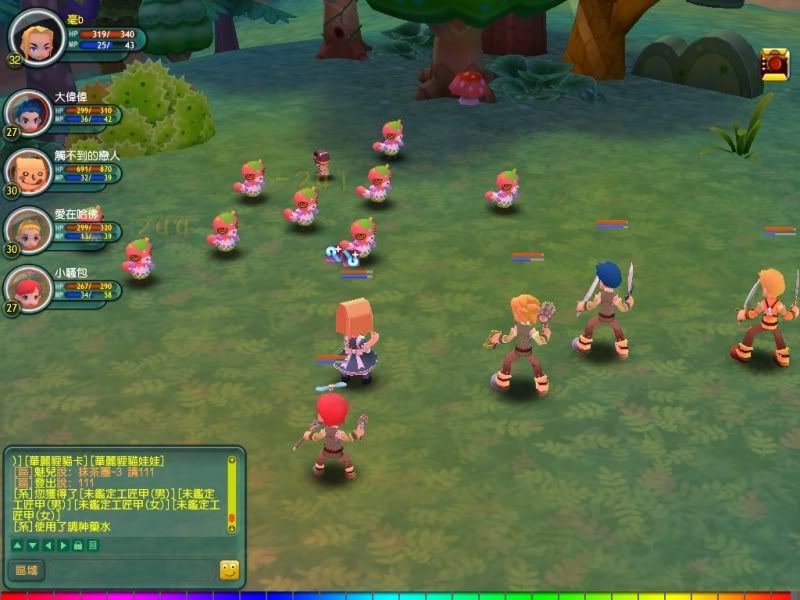Click the chat panel's up arrow button

point(17,545)
